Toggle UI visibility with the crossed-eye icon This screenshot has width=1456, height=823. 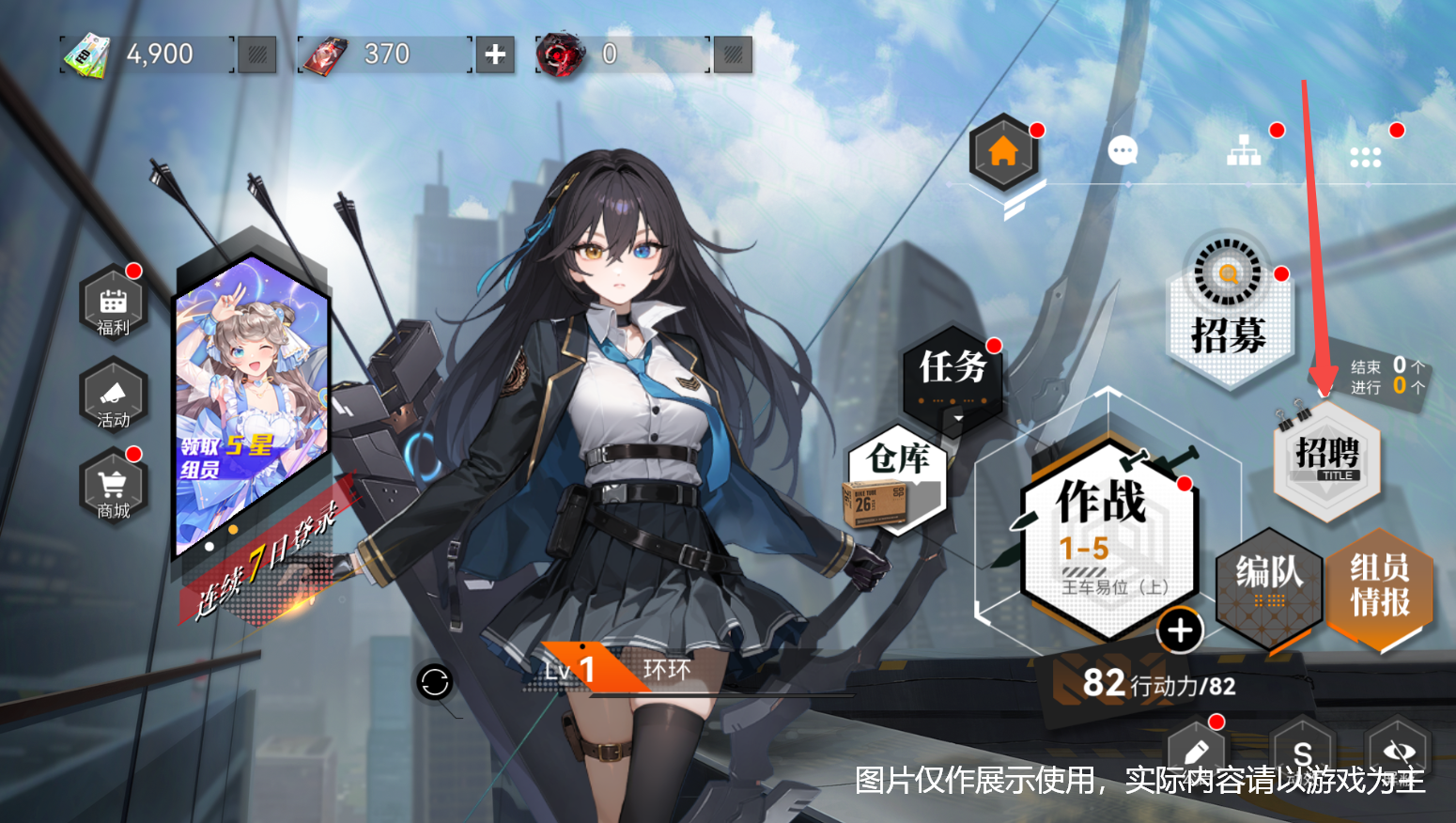click(1402, 752)
